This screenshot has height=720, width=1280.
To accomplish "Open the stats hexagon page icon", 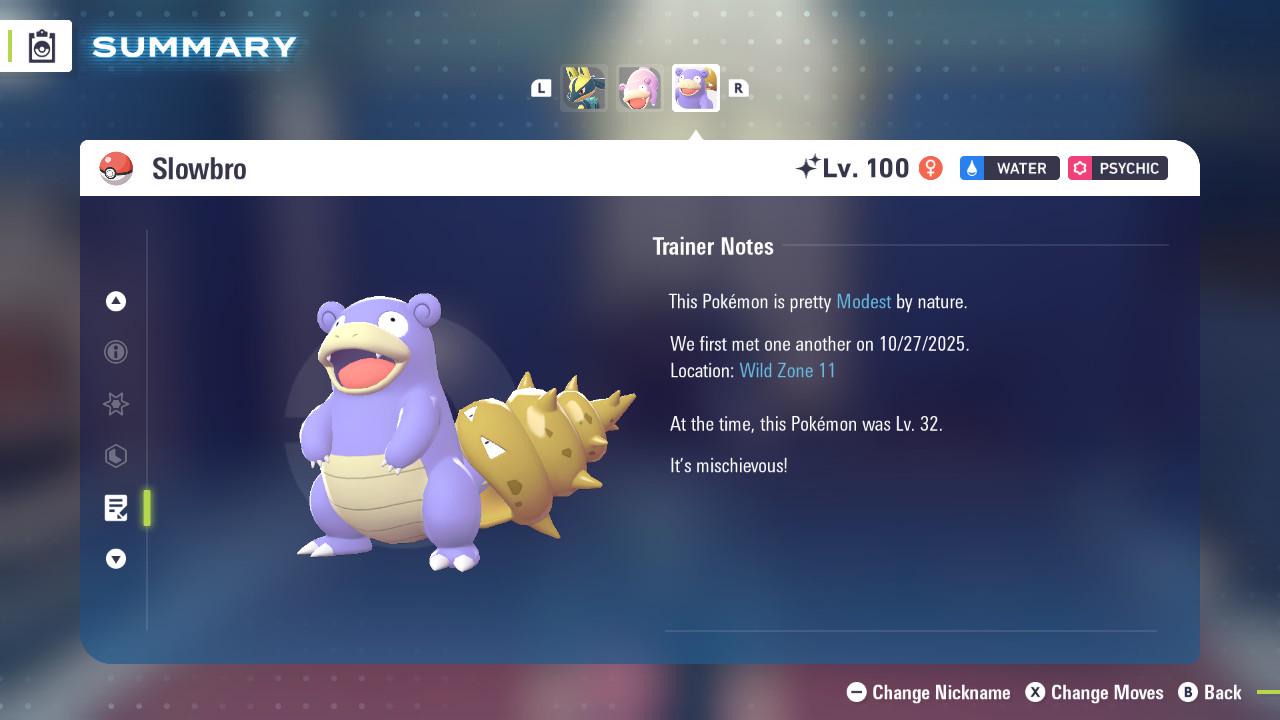I will [x=116, y=456].
